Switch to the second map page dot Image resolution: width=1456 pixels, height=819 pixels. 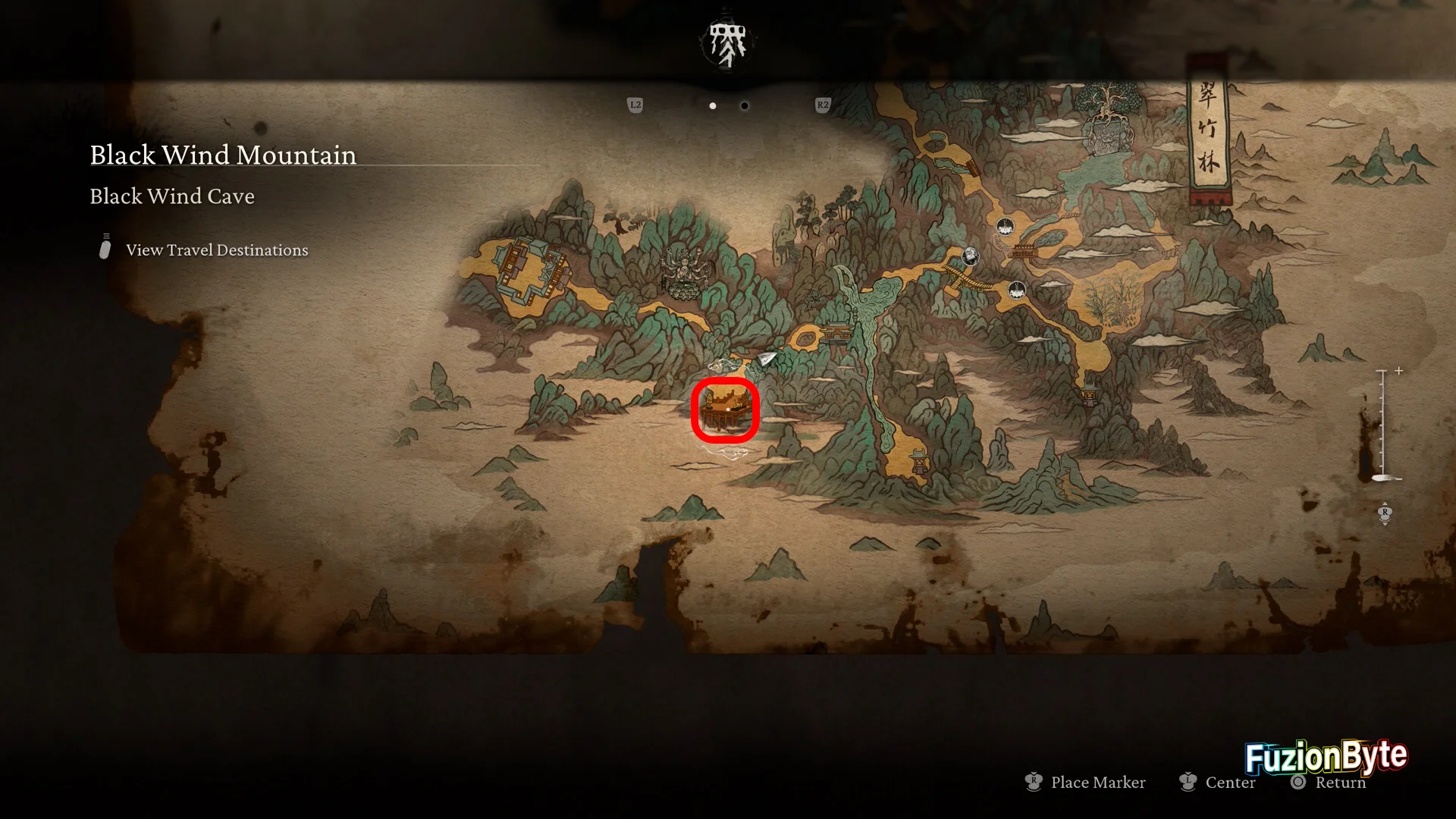coord(745,106)
